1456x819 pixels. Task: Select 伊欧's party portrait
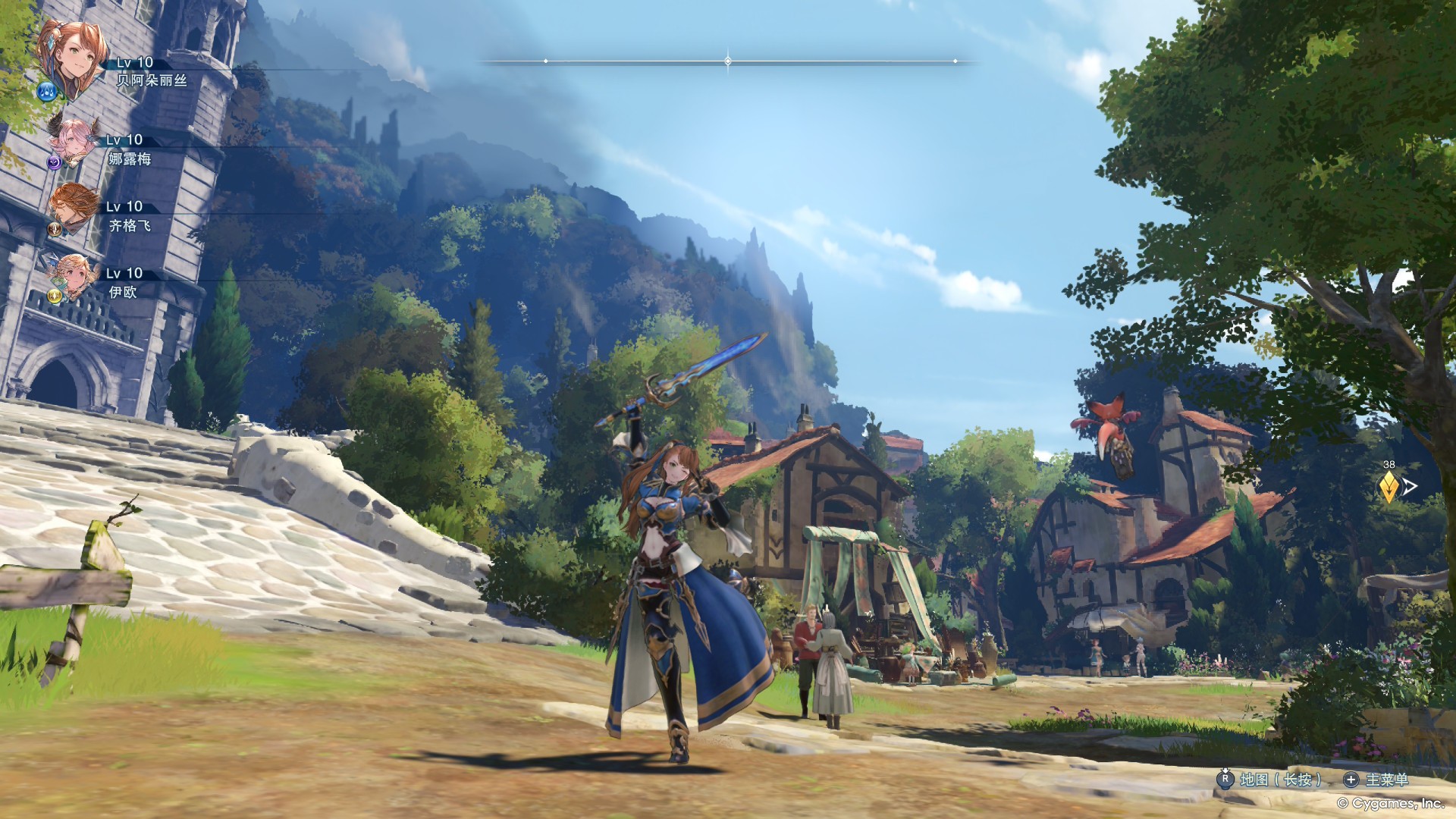pos(76,274)
